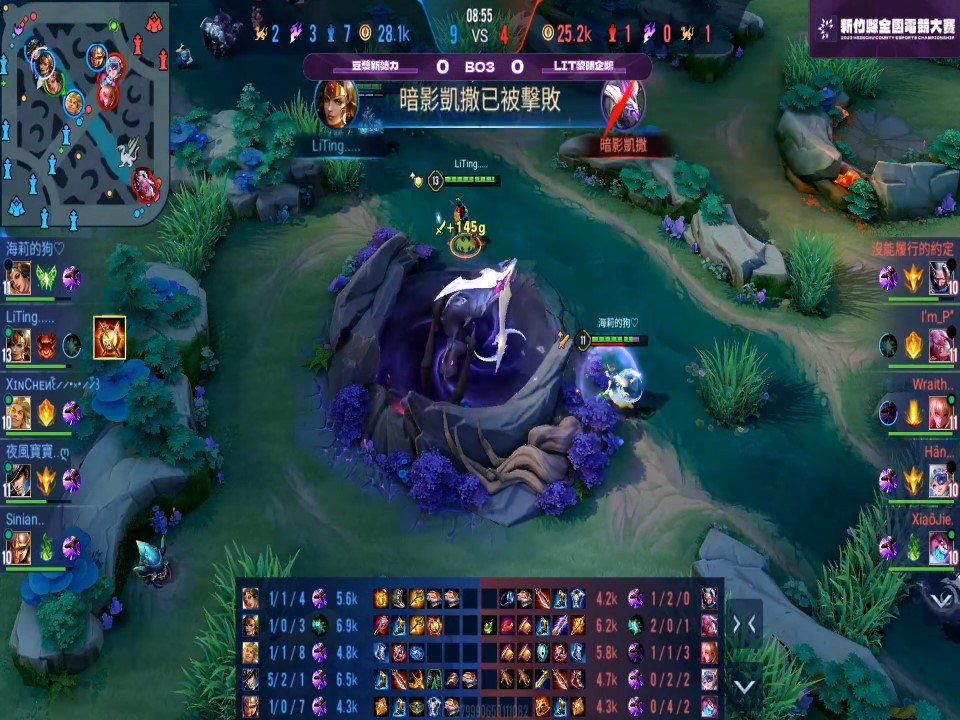This screenshot has height=720, width=960.
Task: Collapse the scoreboard with the inward arrows button
Action: 744,624
